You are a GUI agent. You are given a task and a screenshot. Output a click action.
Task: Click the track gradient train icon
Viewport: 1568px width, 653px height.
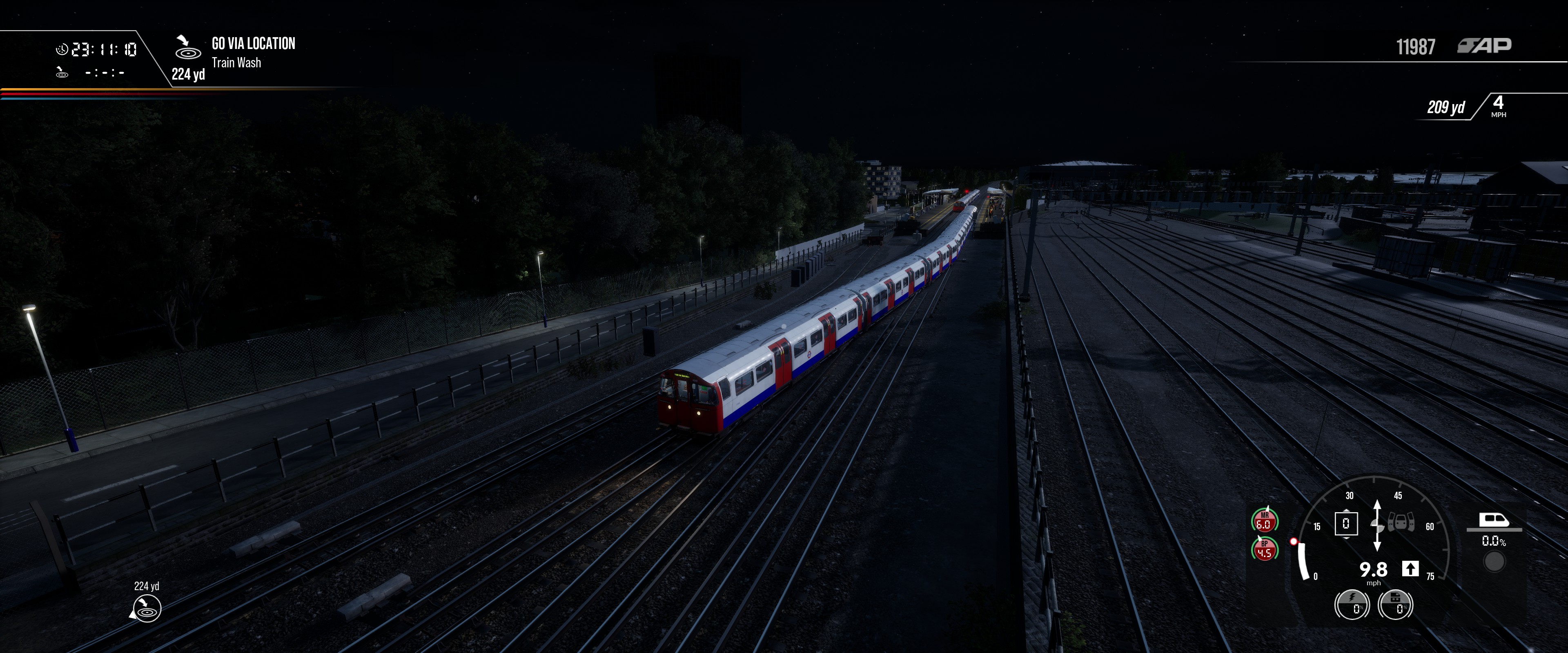pos(1494,520)
